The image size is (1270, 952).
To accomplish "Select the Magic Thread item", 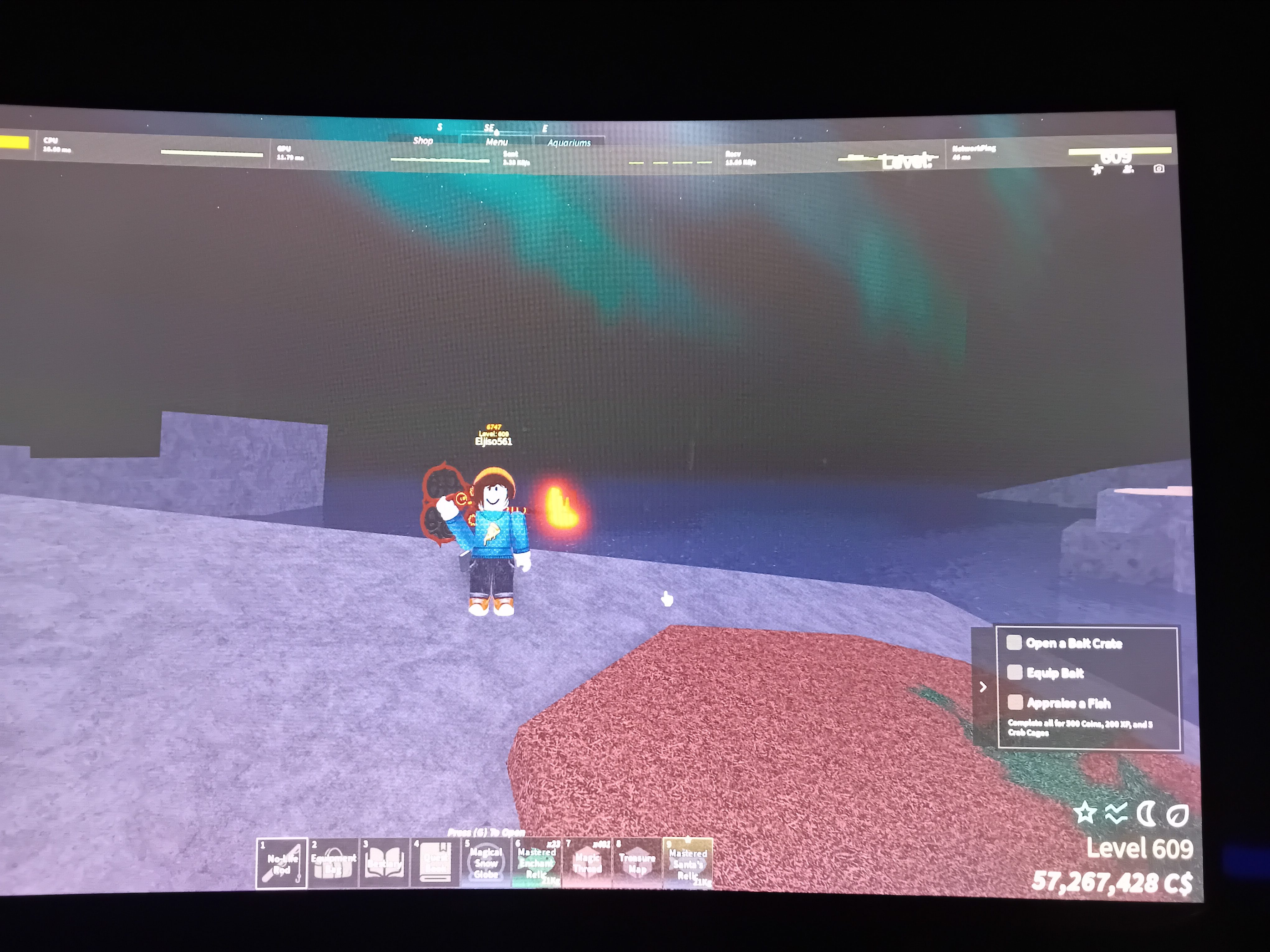I will (587, 863).
